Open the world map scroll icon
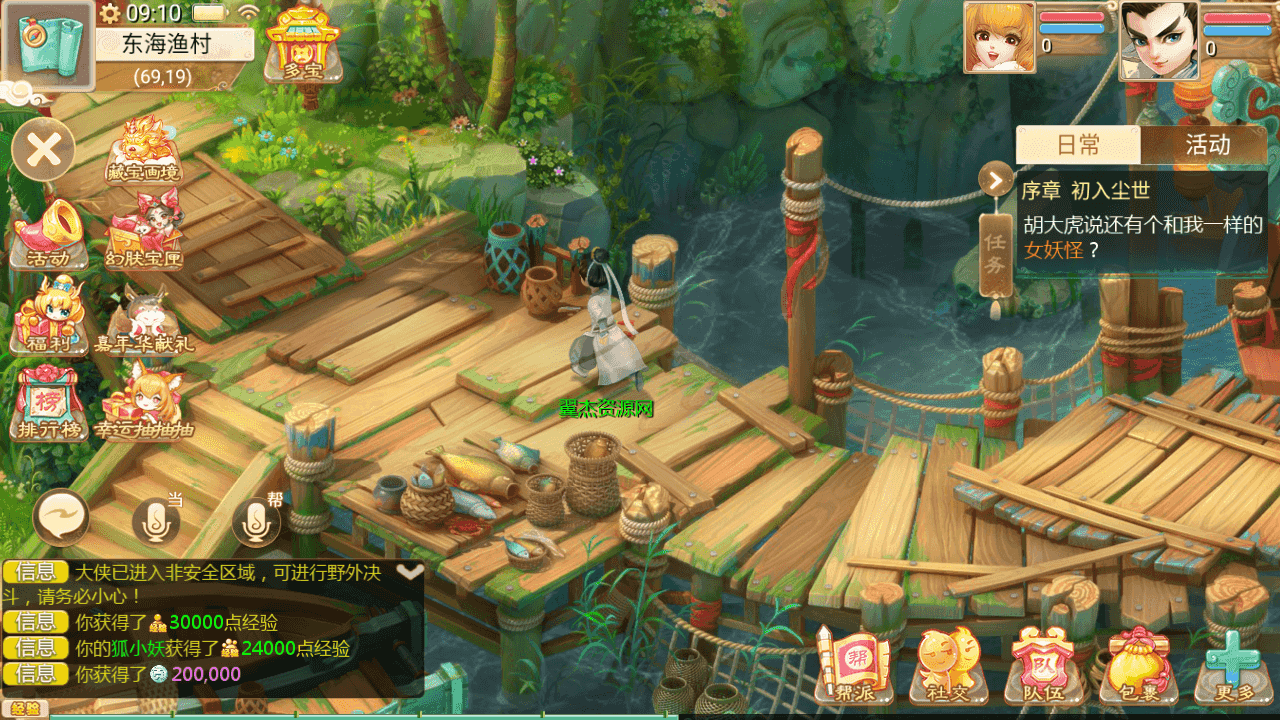 [47, 45]
